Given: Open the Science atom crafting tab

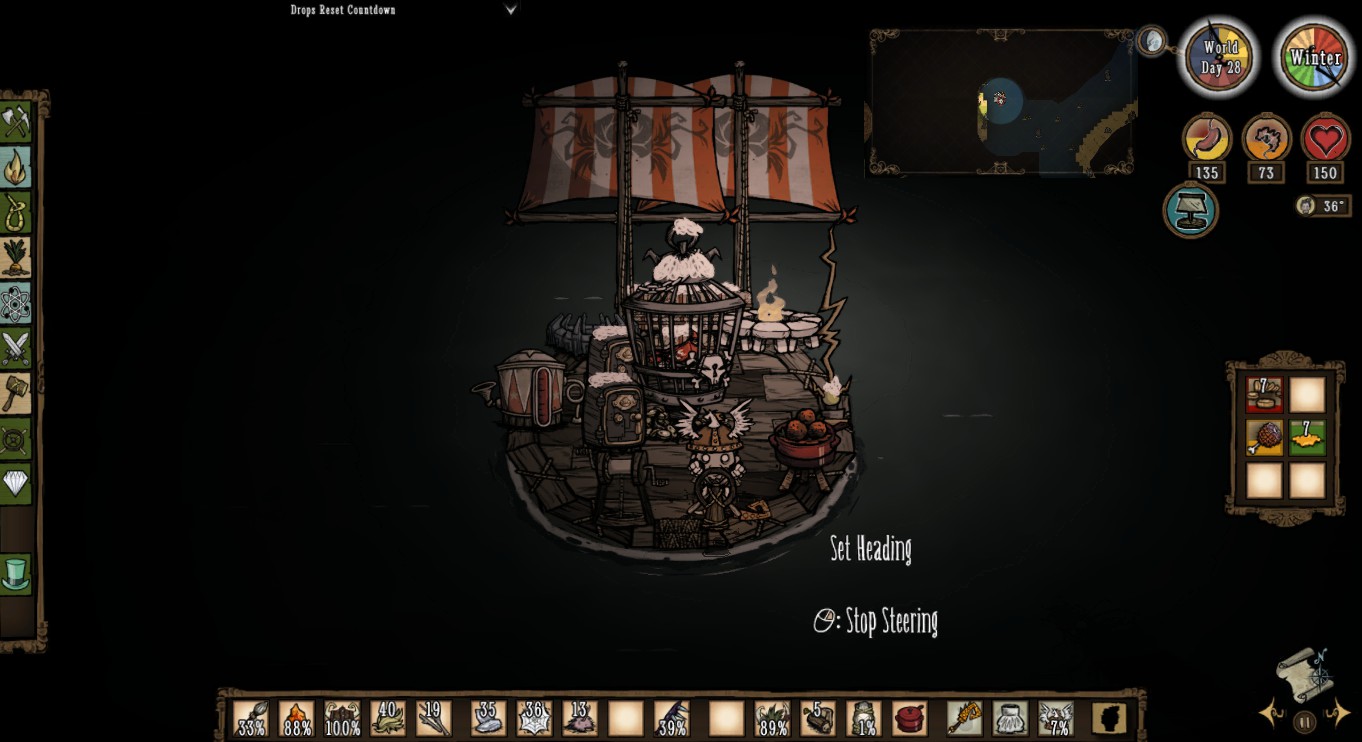Looking at the screenshot, I should point(15,303).
